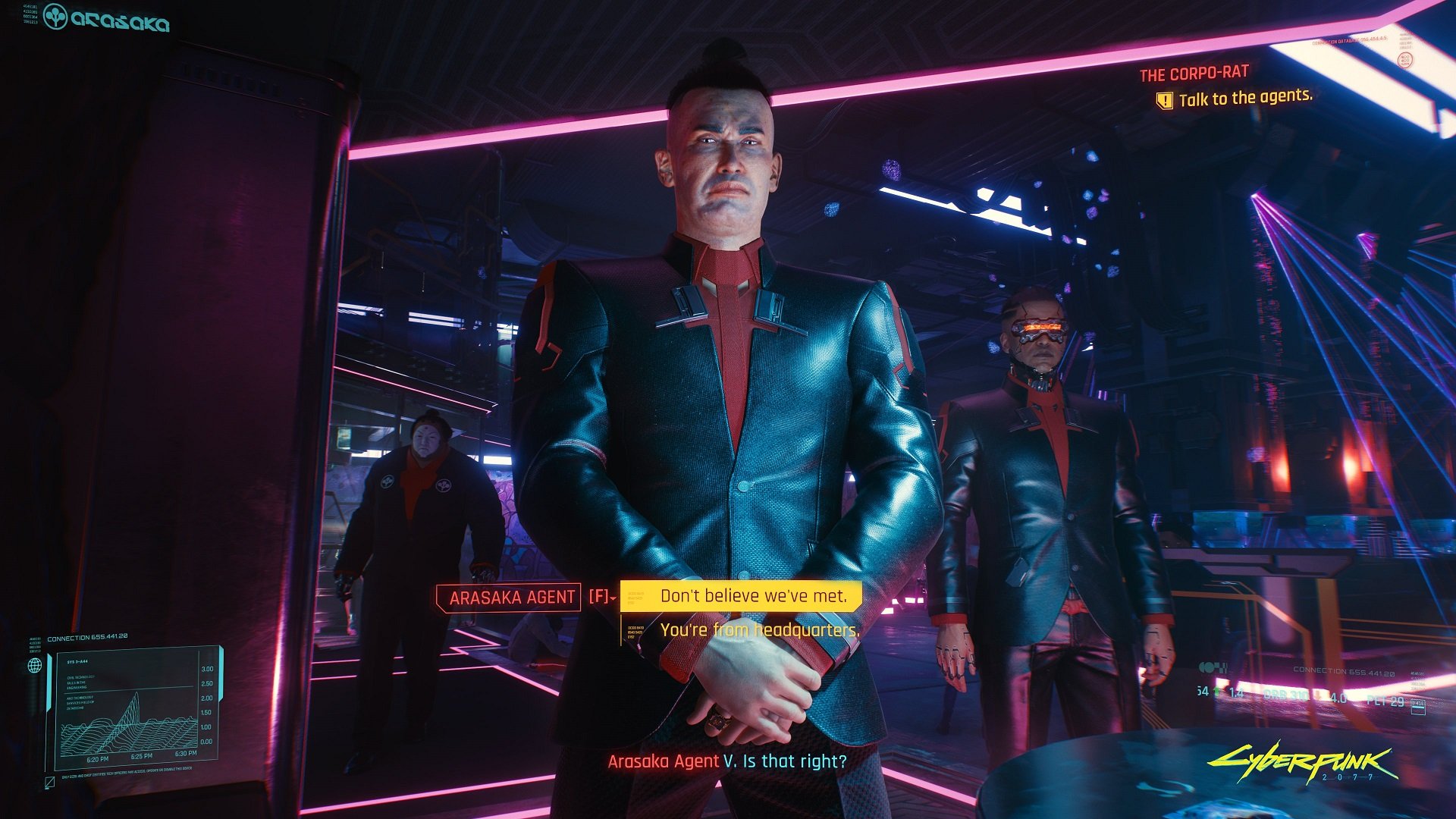This screenshot has width=1456, height=819.
Task: Click the 6:25 PM point on the graph timeline
Action: [x=142, y=755]
